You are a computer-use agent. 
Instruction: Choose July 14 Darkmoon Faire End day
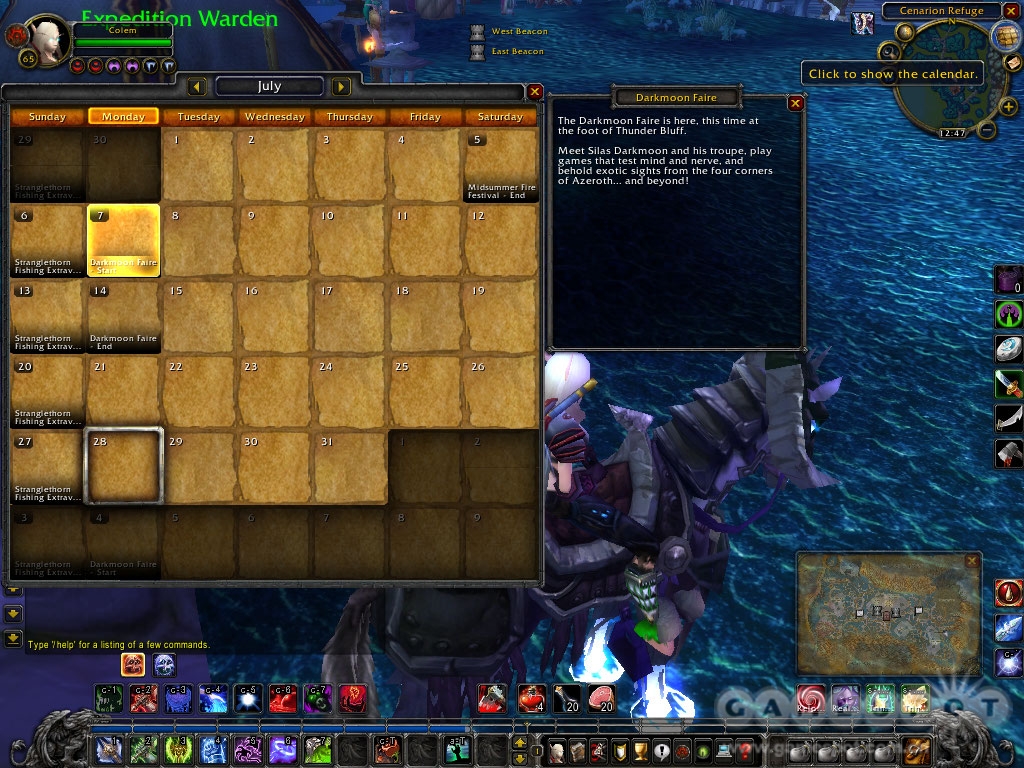pos(124,316)
